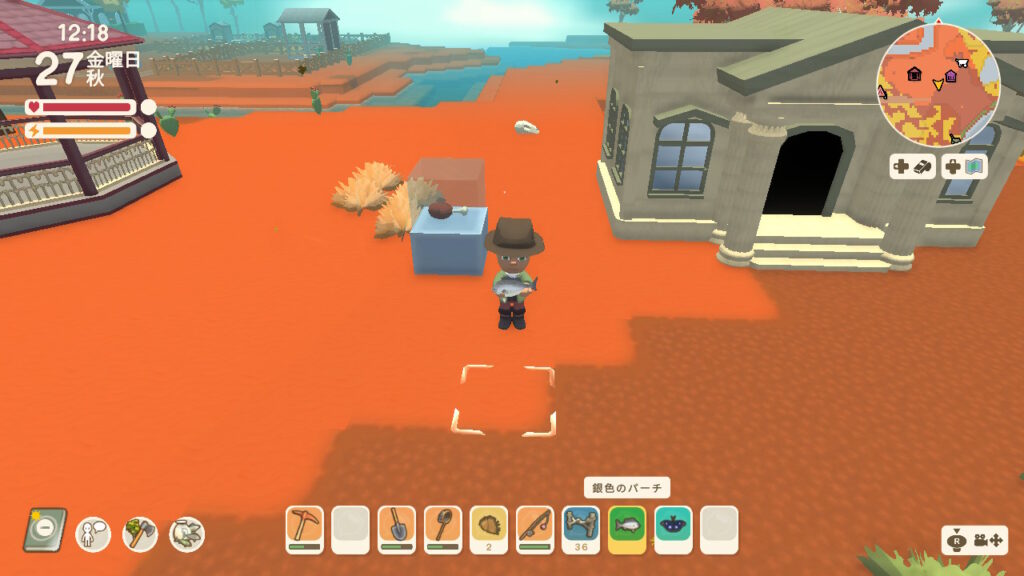Choose the bug net slot
Viewport: 1024px width, 576px height.
(442, 528)
